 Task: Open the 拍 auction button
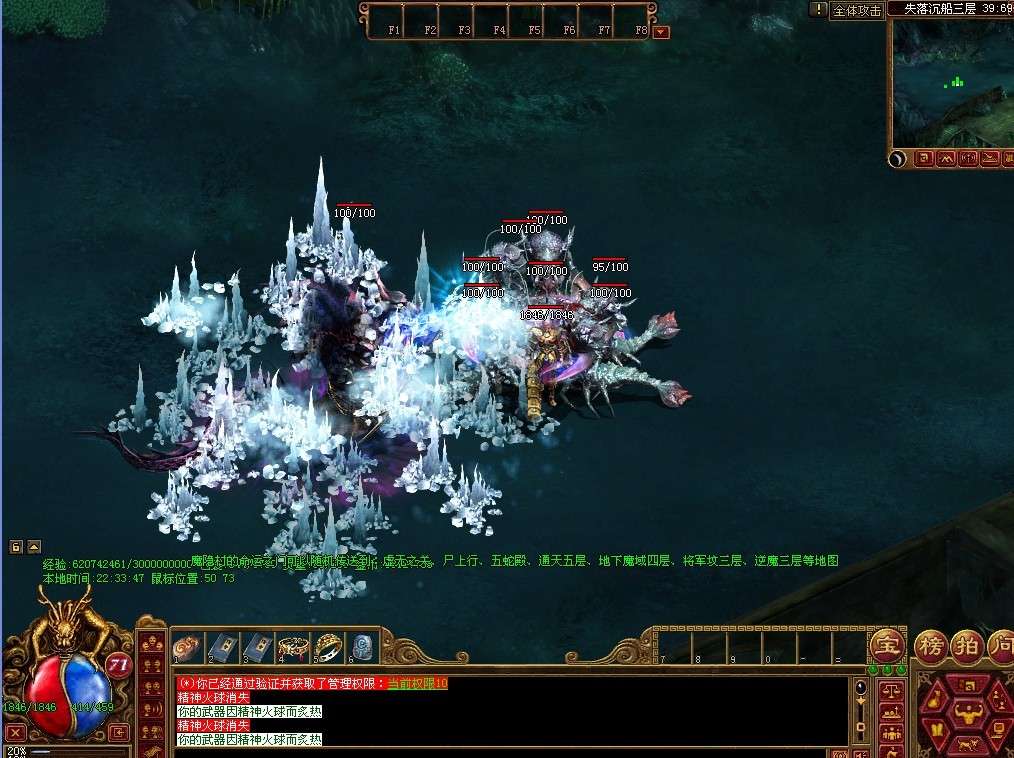966,644
